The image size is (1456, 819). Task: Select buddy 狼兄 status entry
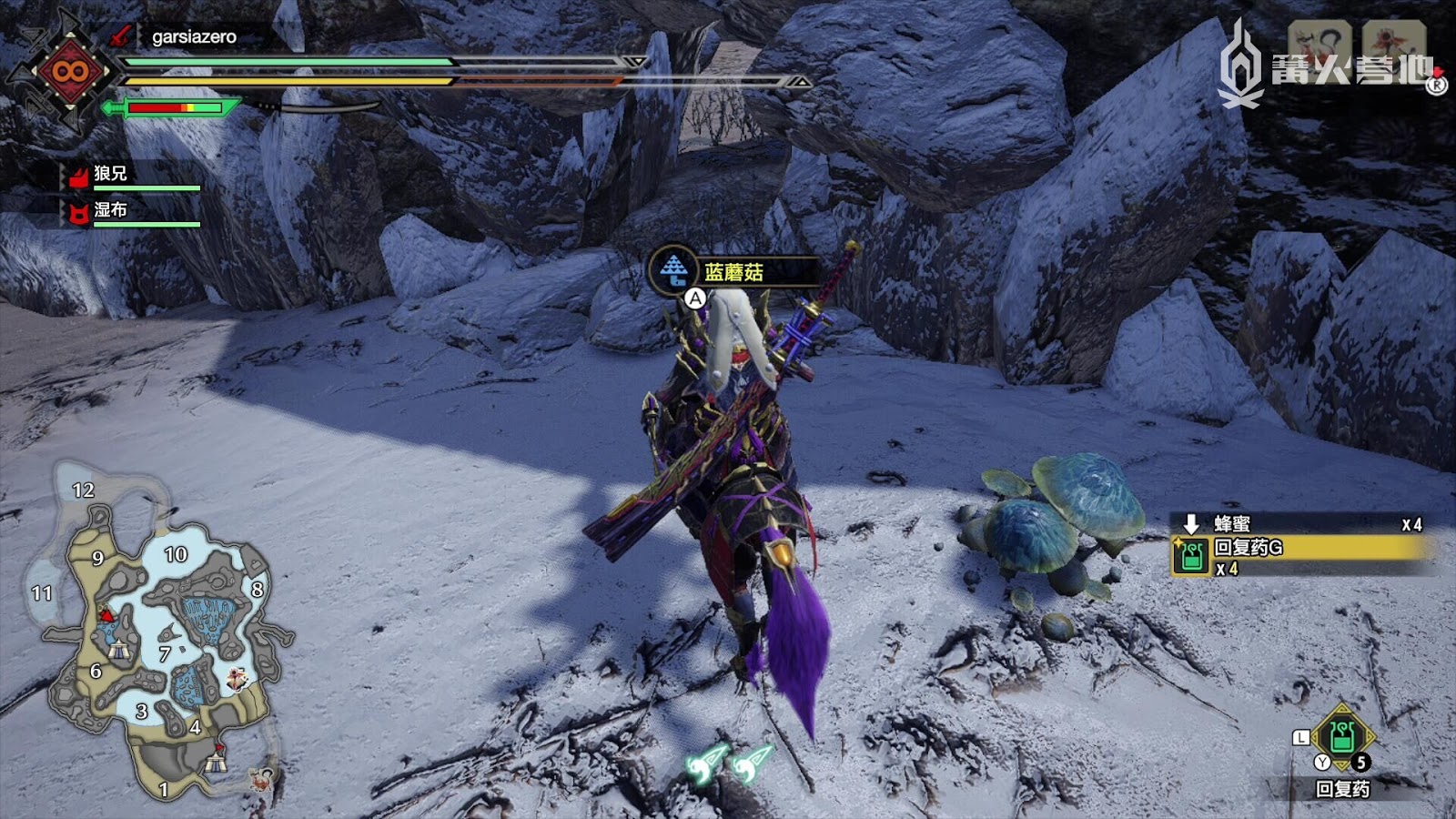point(111,174)
